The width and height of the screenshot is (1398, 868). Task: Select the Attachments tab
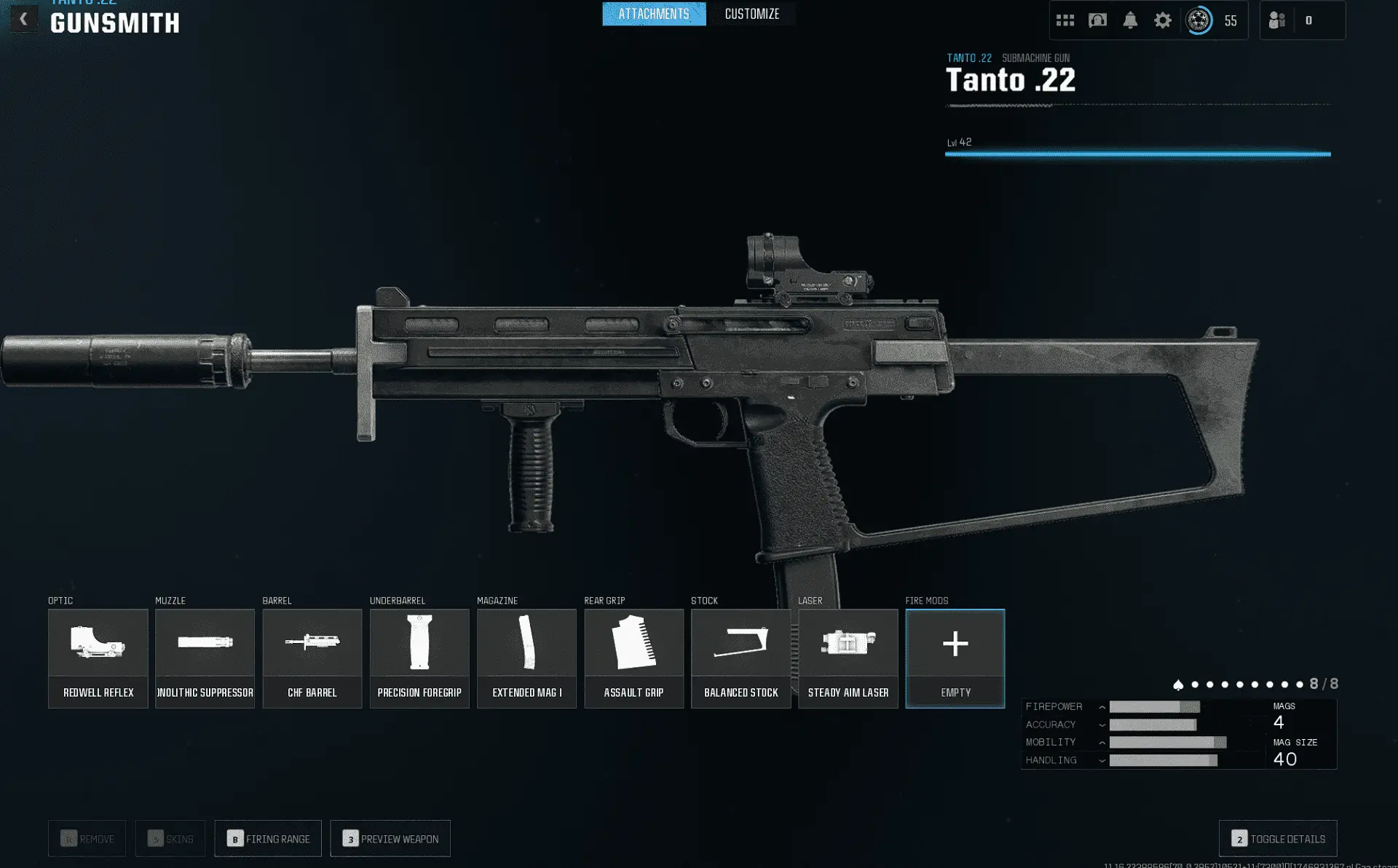click(653, 14)
